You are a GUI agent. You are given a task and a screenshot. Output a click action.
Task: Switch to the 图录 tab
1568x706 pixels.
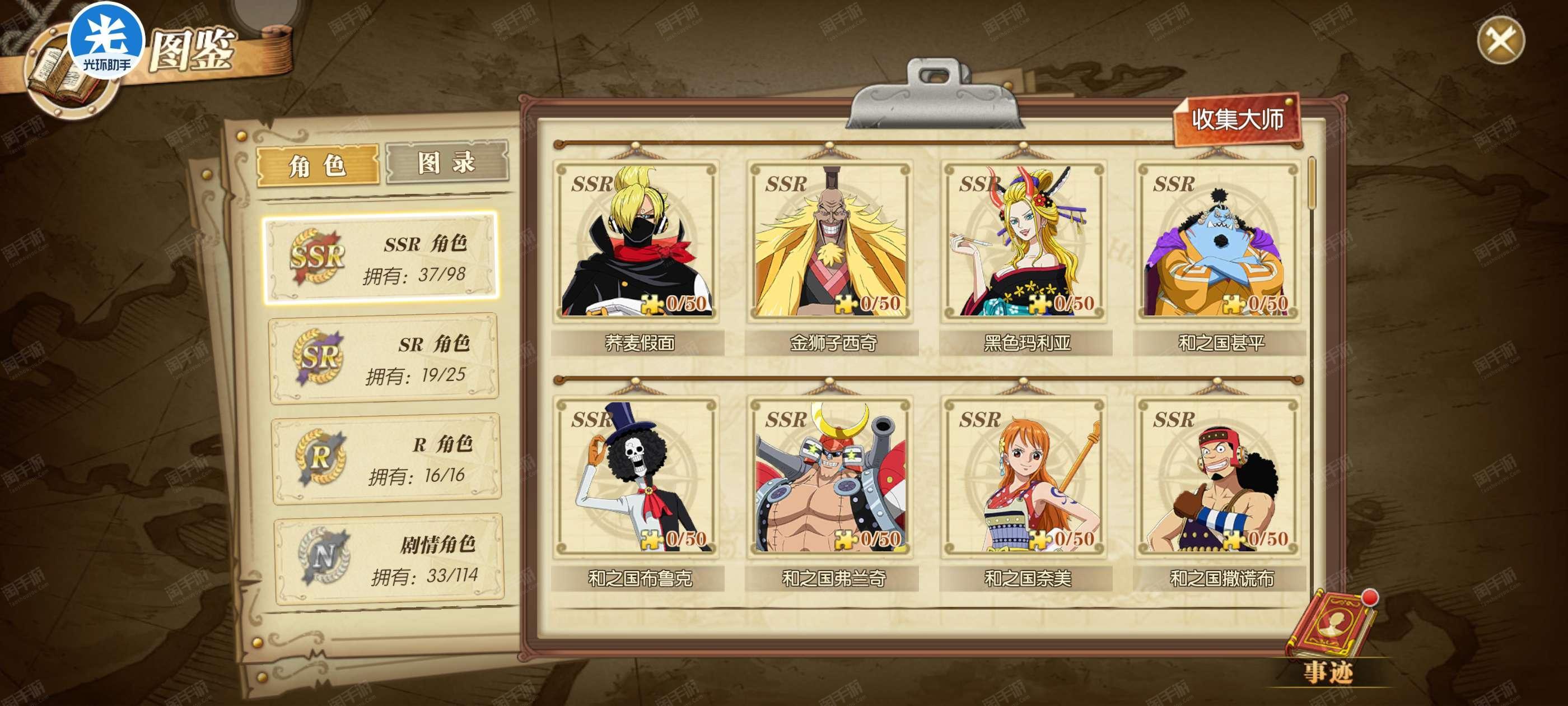pos(447,162)
